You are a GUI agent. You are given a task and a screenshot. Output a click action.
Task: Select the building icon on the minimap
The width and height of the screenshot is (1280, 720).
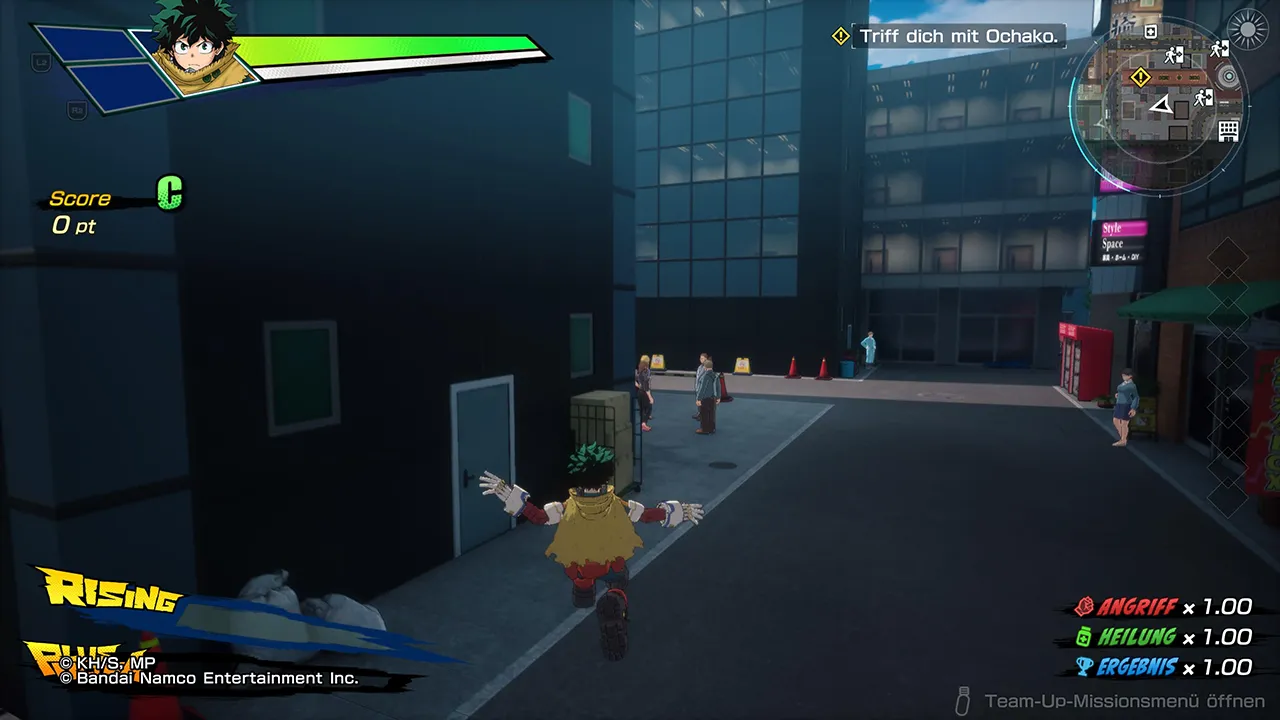coord(1228,130)
